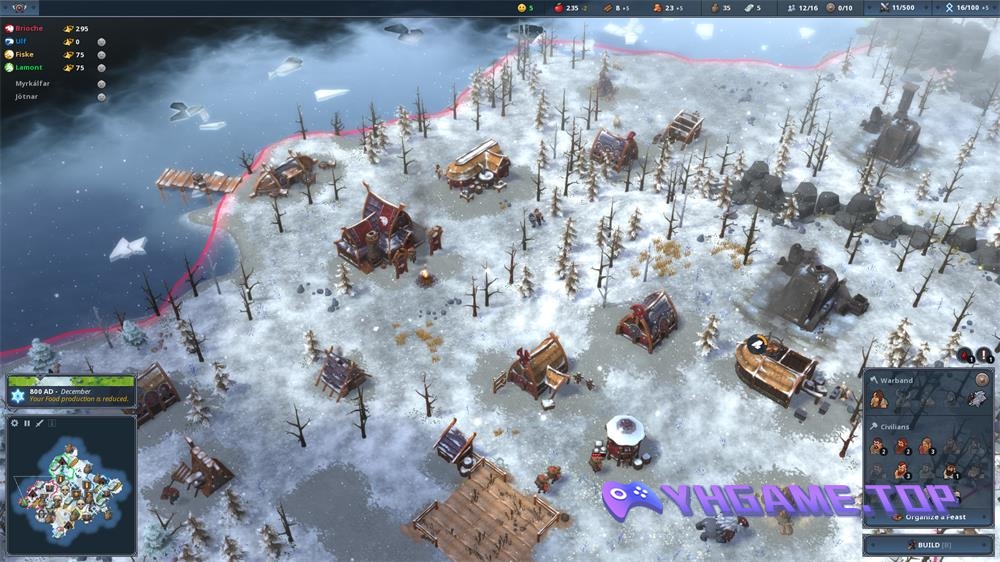
Task: Click the round shield button in Warband panel
Action: pyautogui.click(x=981, y=380)
